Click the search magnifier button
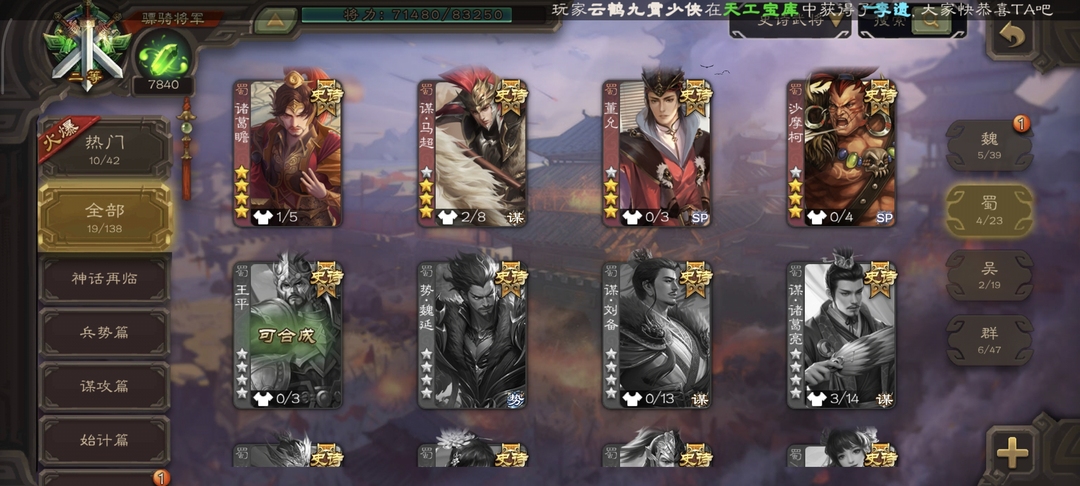Viewport: 1080px width, 486px height. pyautogui.click(x=930, y=22)
